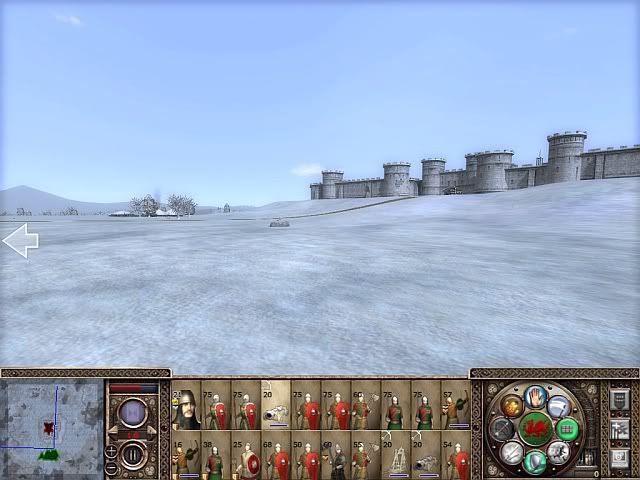Choose the red shield unit with 68 men
640x480 pixels.
[276, 455]
